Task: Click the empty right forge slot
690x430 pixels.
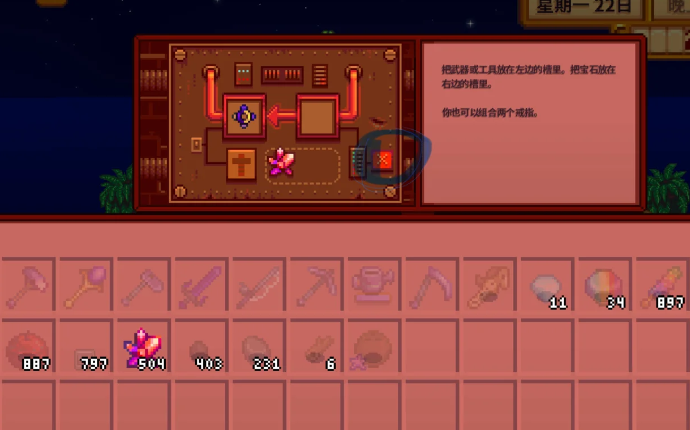Action: tap(318, 117)
